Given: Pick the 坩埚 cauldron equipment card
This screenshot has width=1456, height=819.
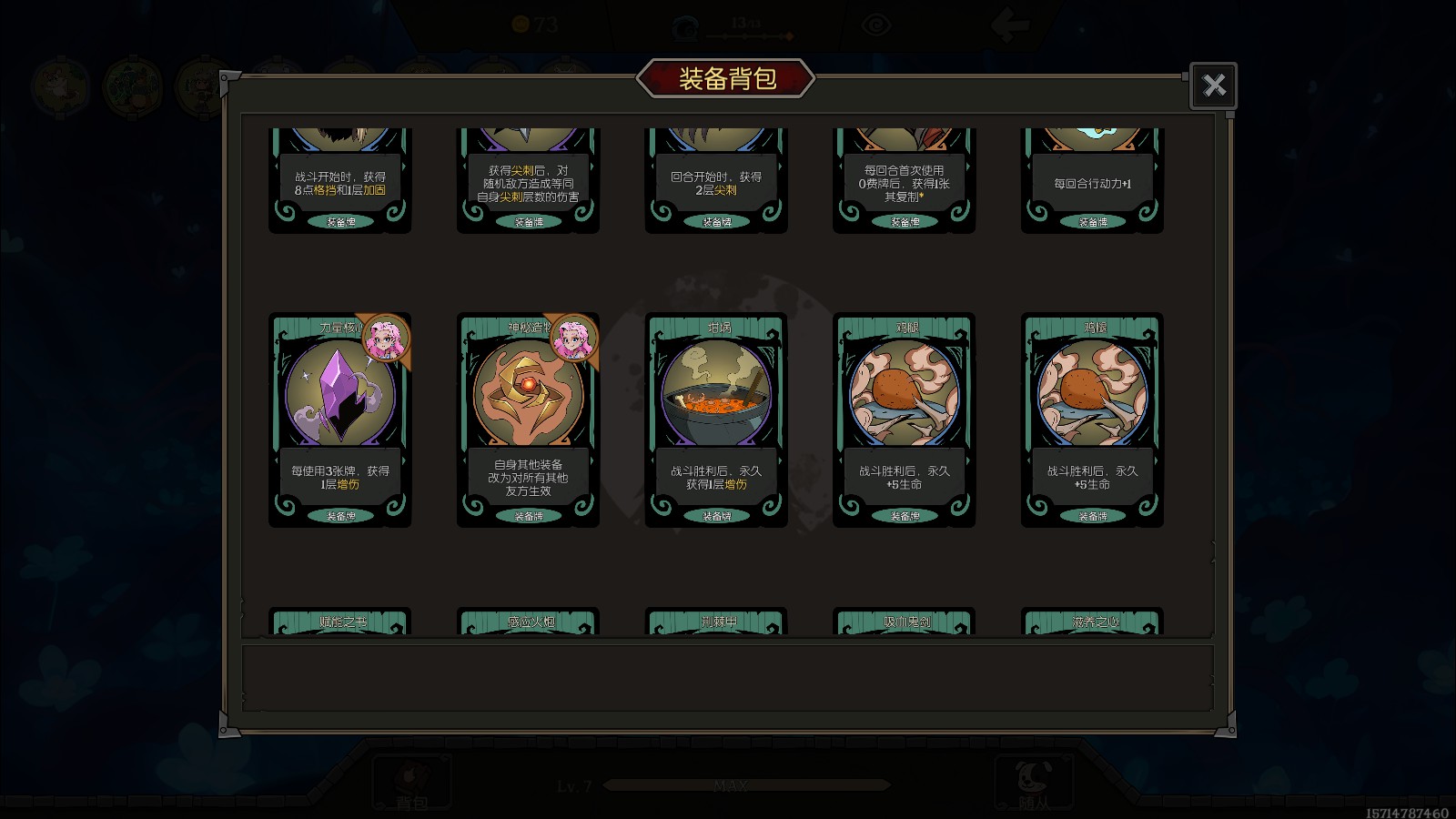Looking at the screenshot, I should pyautogui.click(x=716, y=419).
